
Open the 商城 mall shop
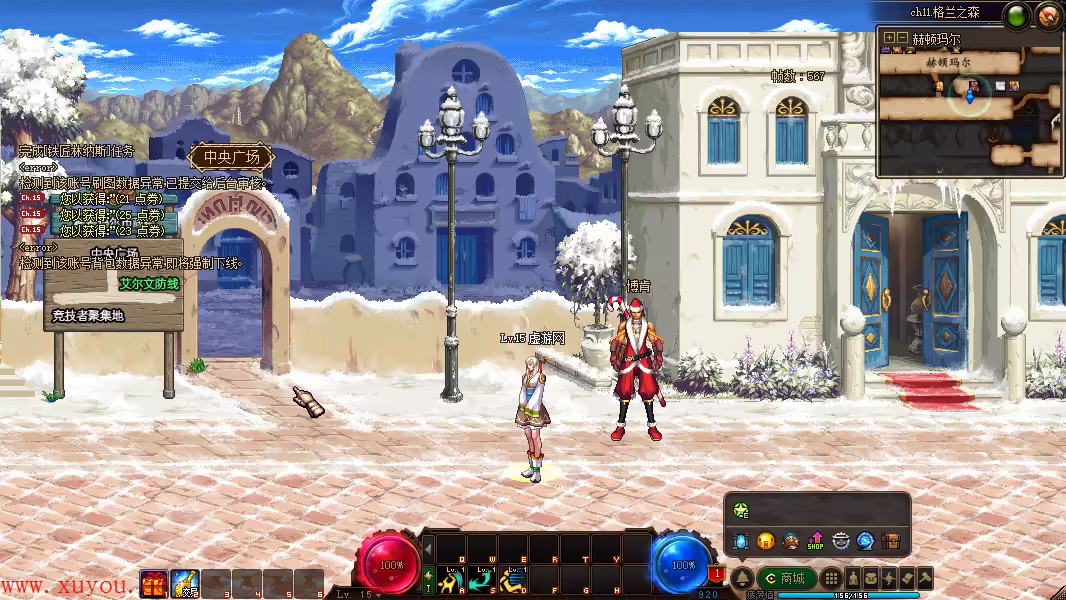point(787,578)
